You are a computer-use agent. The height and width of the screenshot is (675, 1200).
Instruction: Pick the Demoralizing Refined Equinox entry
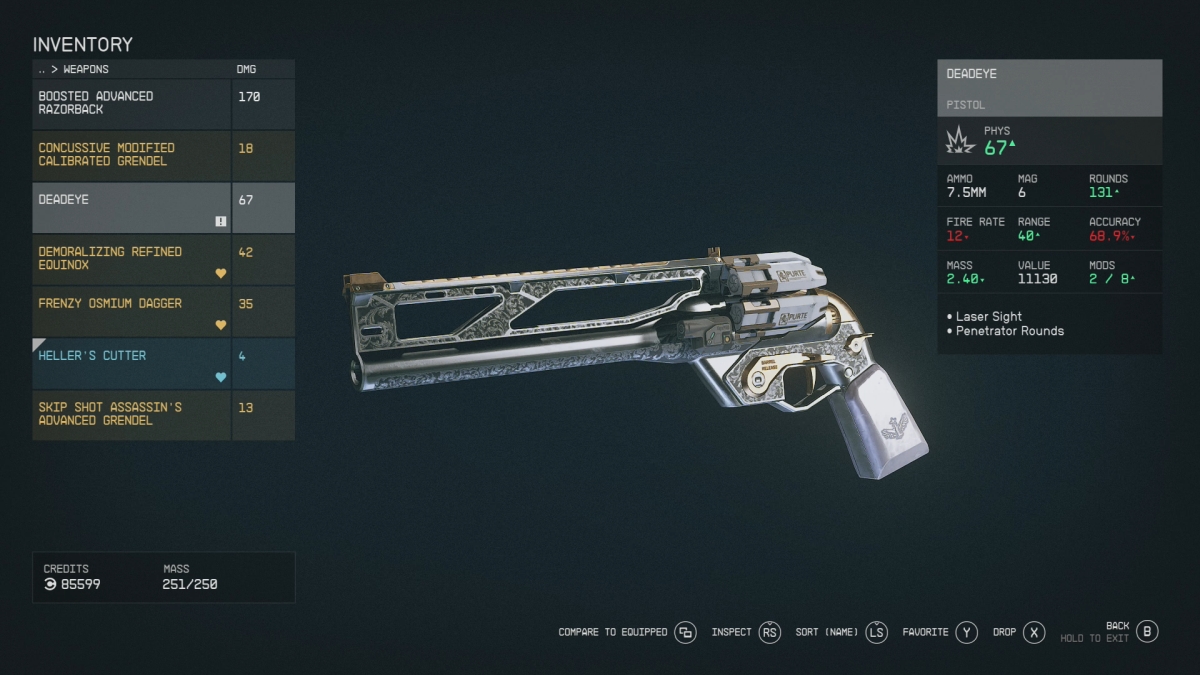(x=132, y=259)
